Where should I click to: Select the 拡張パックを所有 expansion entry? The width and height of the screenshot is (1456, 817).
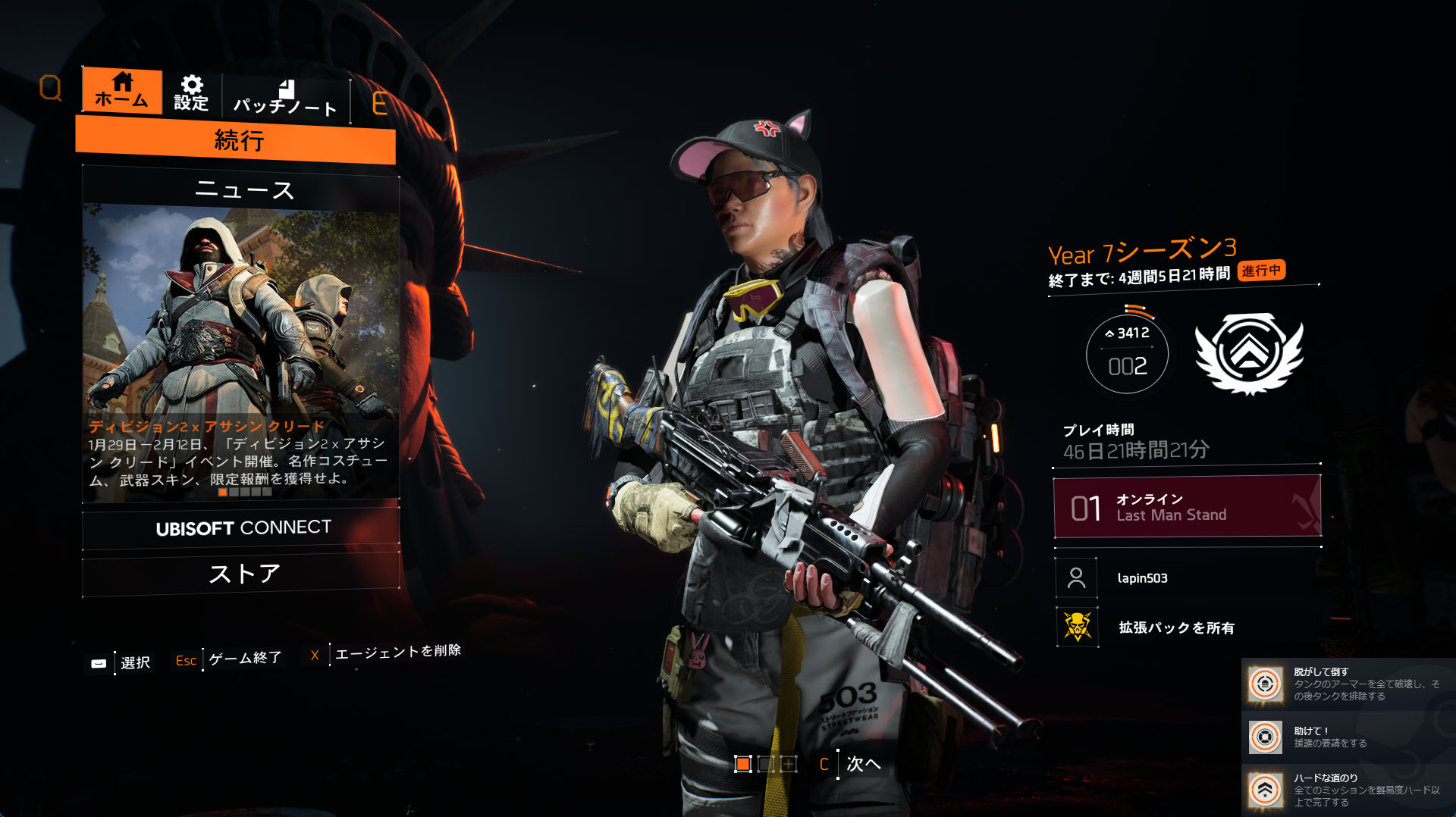coord(1175,628)
